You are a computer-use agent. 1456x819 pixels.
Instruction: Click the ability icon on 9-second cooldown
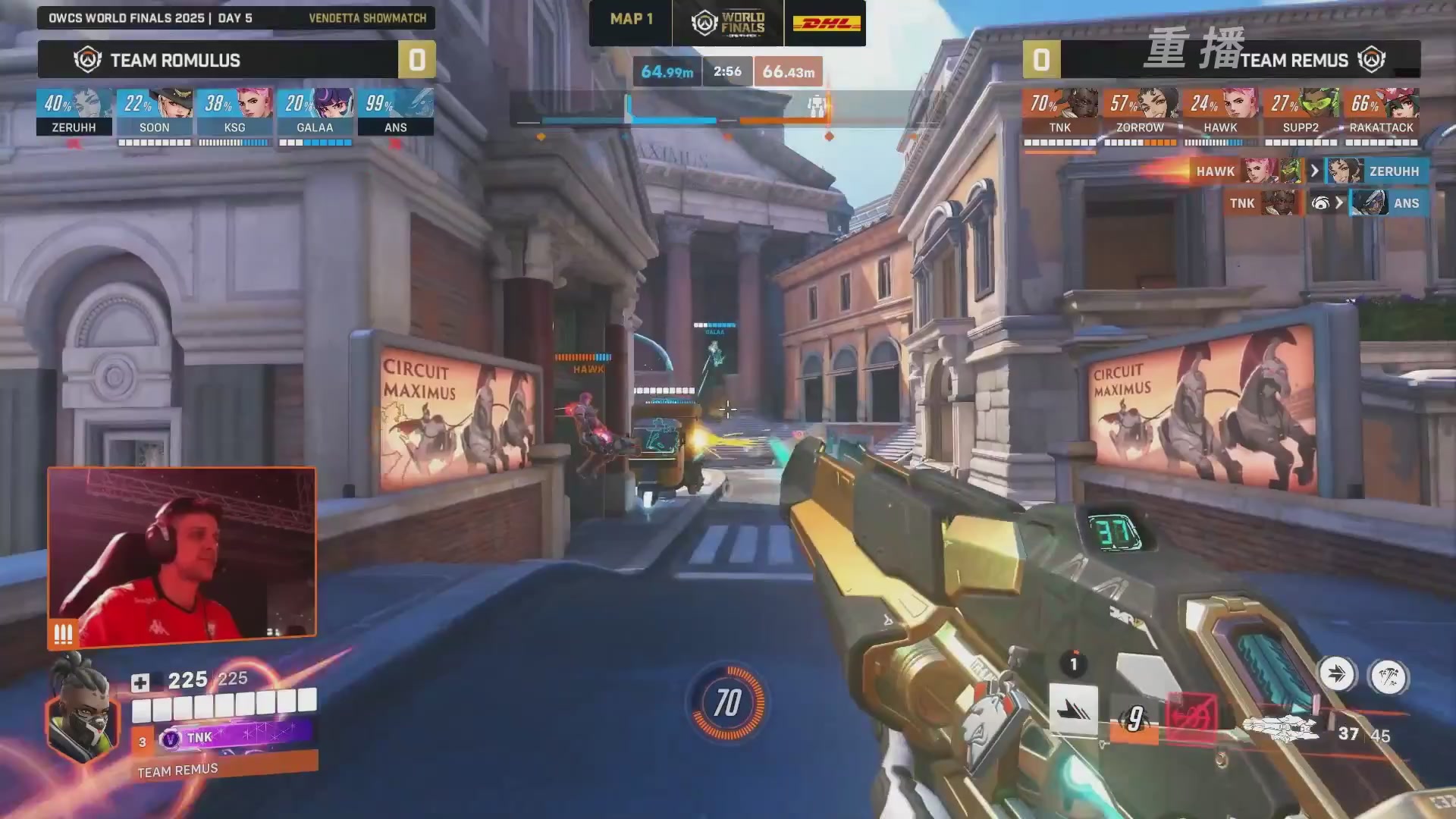coord(1134,718)
